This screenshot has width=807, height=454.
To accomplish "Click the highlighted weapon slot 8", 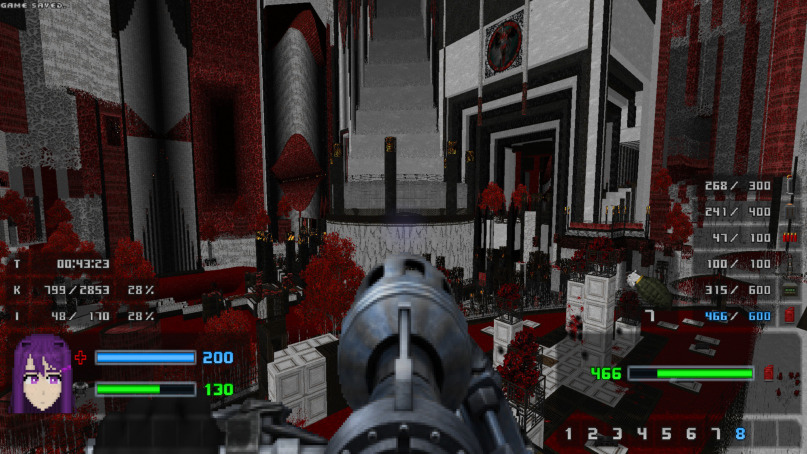I will pos(740,434).
